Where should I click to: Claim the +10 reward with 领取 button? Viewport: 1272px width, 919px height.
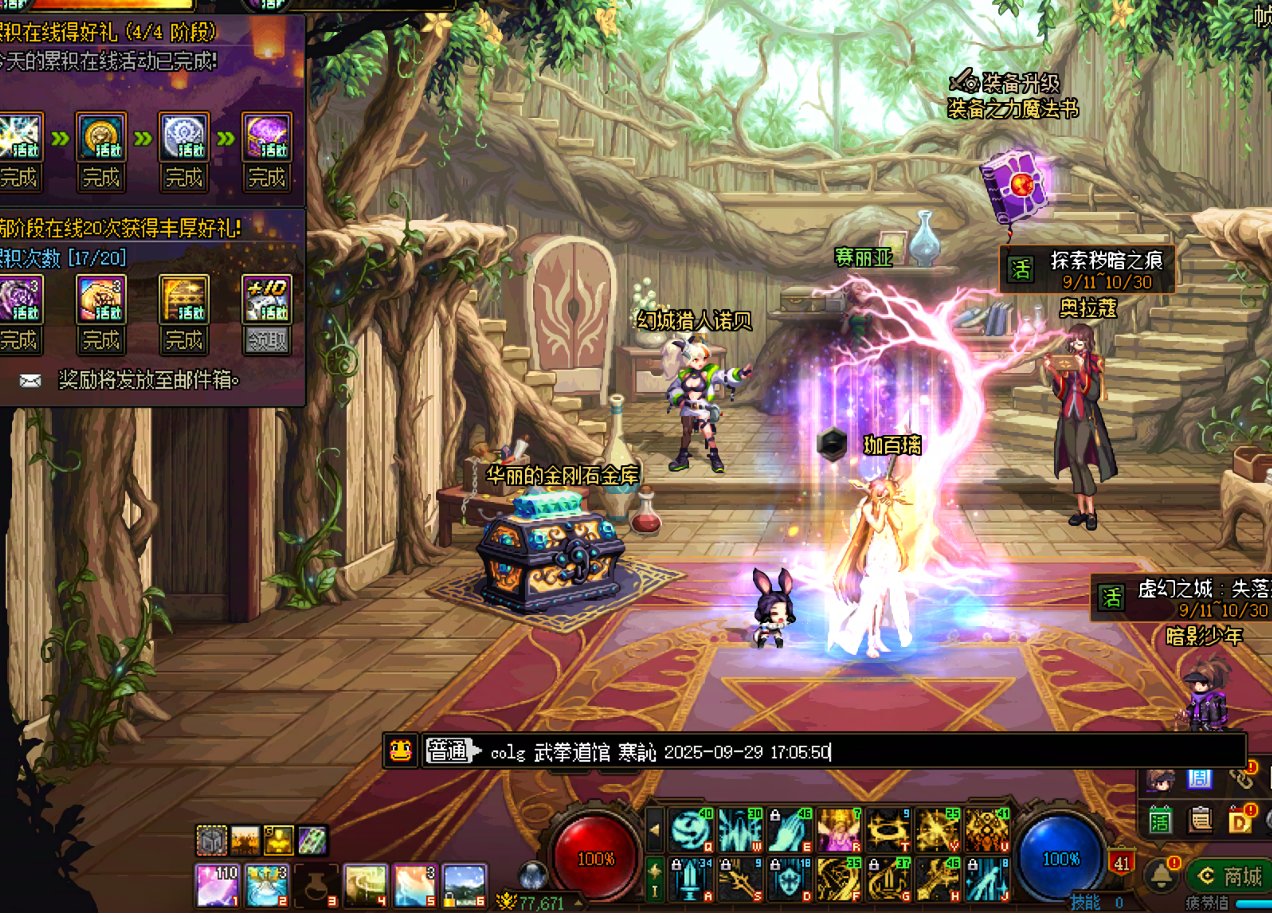point(266,340)
